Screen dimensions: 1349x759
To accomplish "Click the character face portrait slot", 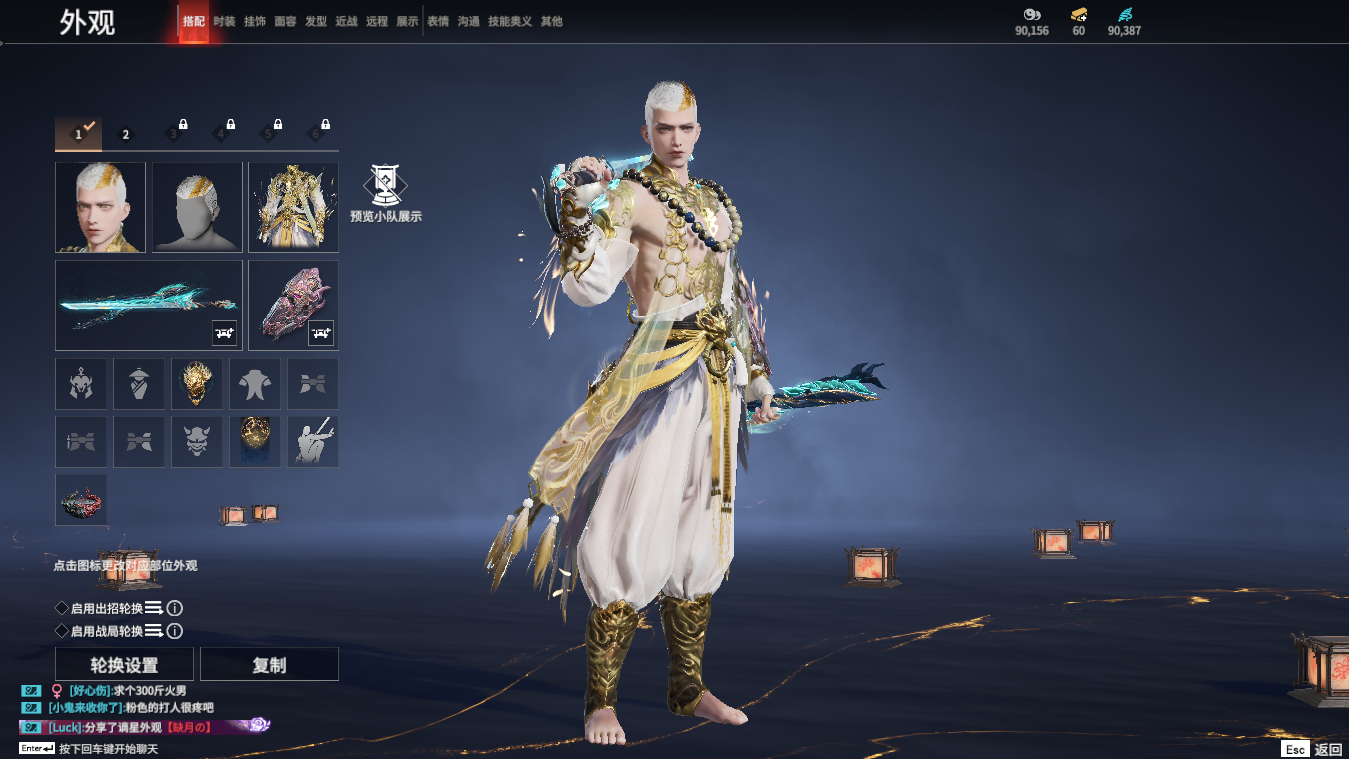I will [100, 207].
